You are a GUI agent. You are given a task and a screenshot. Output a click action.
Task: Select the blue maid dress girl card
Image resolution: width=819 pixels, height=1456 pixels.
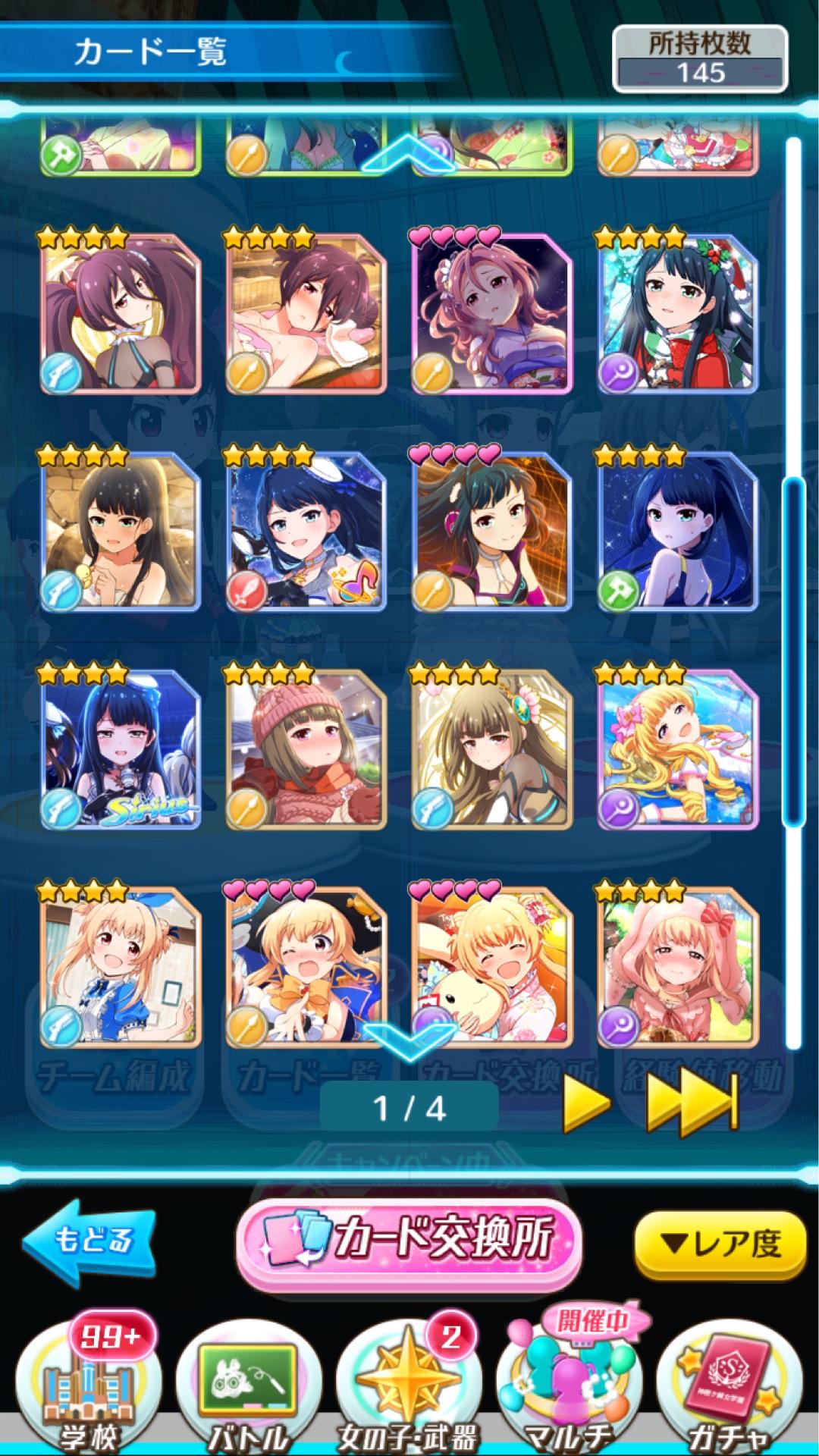[121, 968]
